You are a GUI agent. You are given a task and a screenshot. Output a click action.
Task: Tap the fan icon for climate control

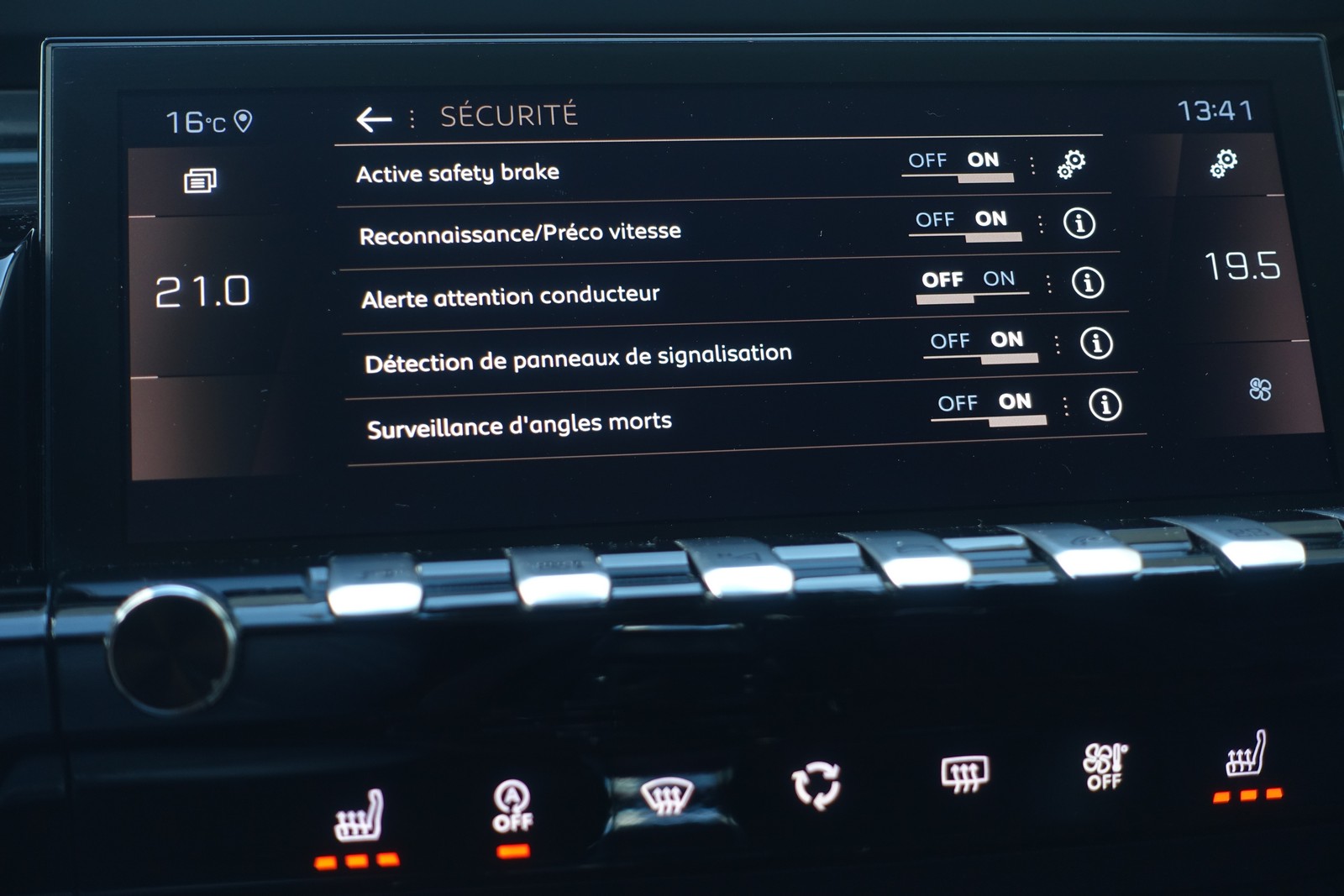1260,389
